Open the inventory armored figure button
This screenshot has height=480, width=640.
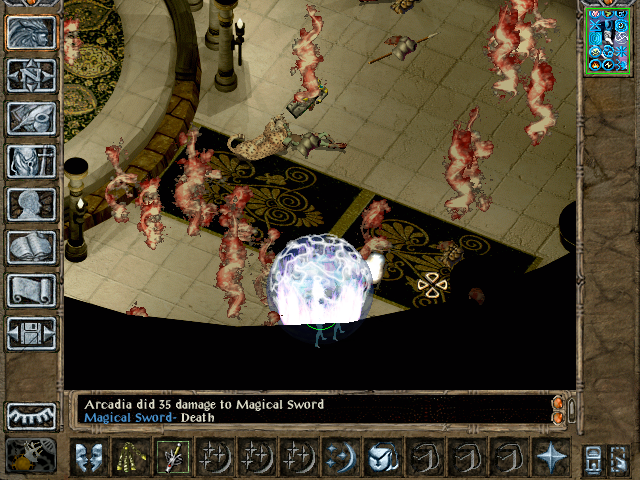(31, 161)
